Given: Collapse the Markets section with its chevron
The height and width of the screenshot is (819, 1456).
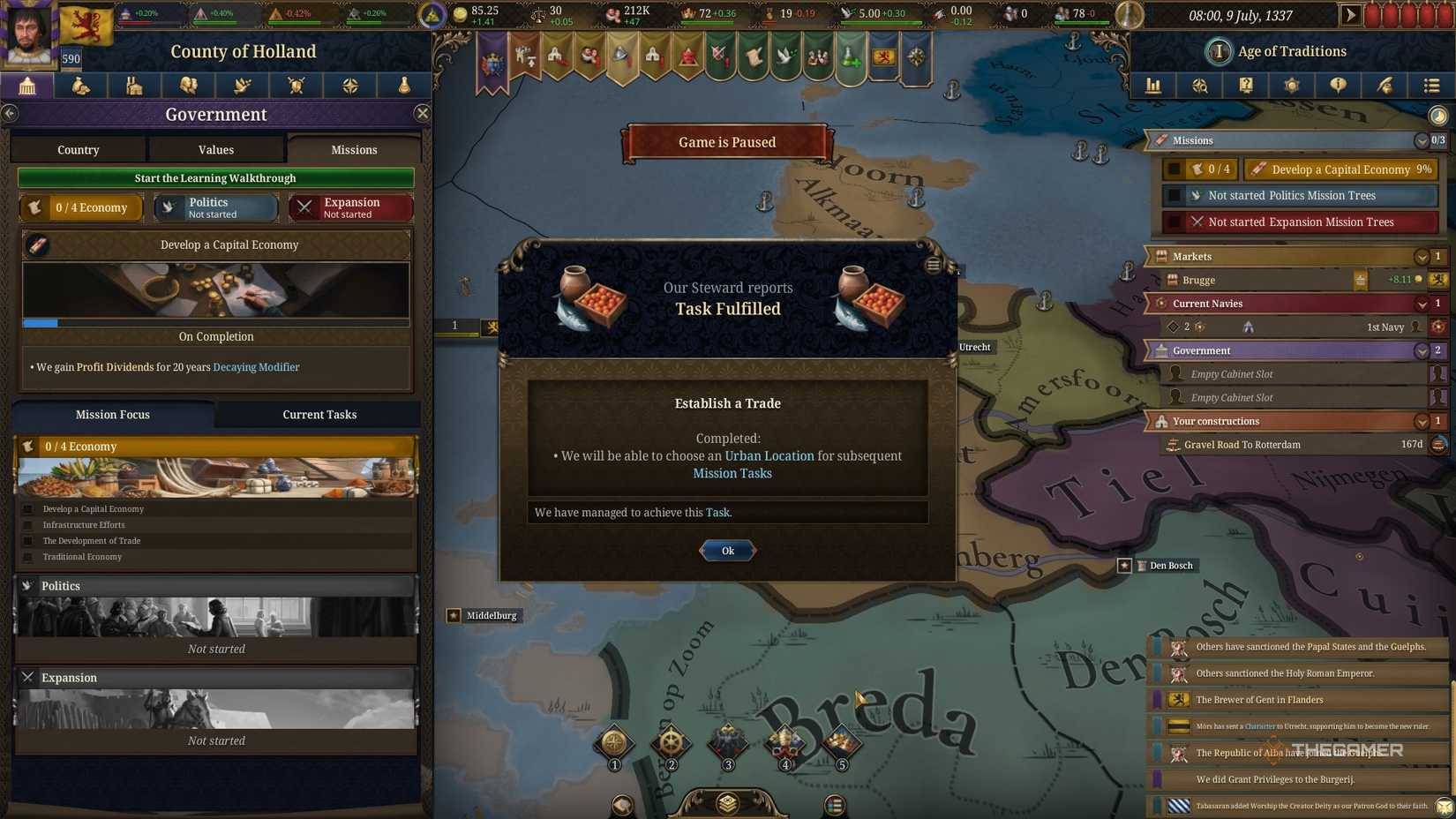Looking at the screenshot, I should click(1422, 256).
